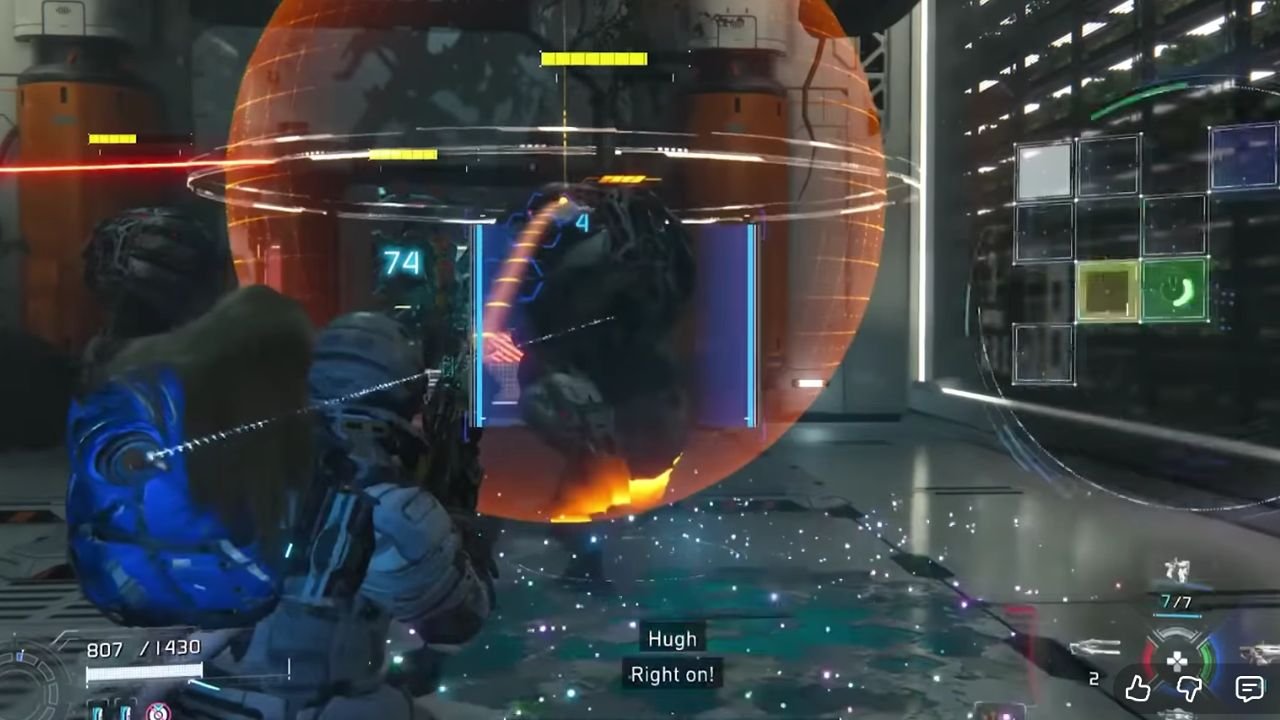Click the 807/1430 ammo counter
Screen dimensions: 1280x720
click(x=143, y=647)
